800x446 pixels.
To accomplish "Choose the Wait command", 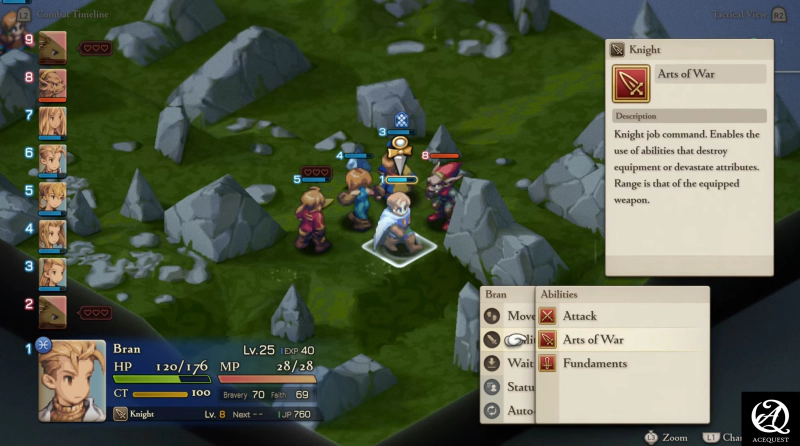I will (510, 364).
